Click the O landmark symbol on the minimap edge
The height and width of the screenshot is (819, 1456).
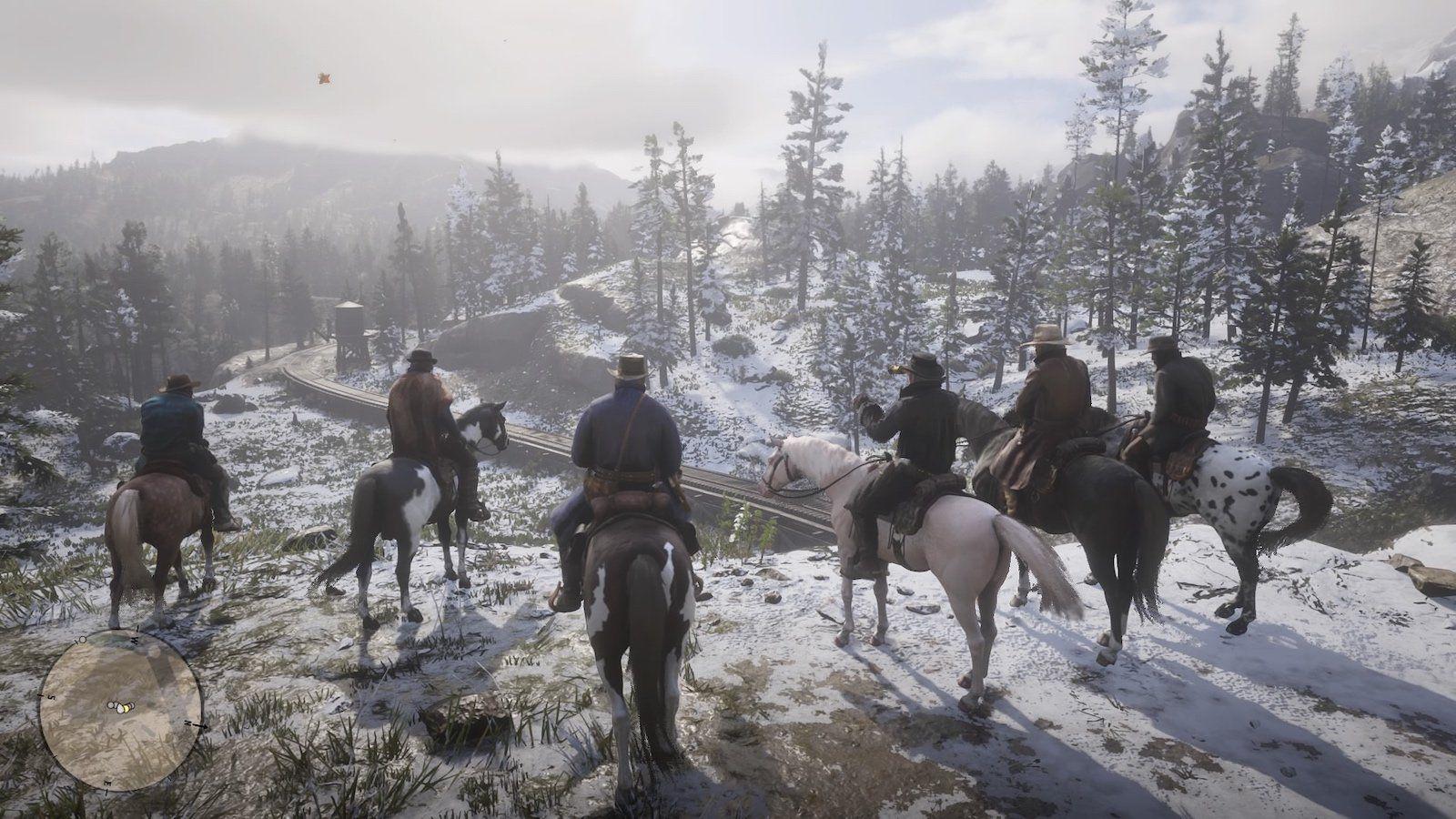(81, 640)
